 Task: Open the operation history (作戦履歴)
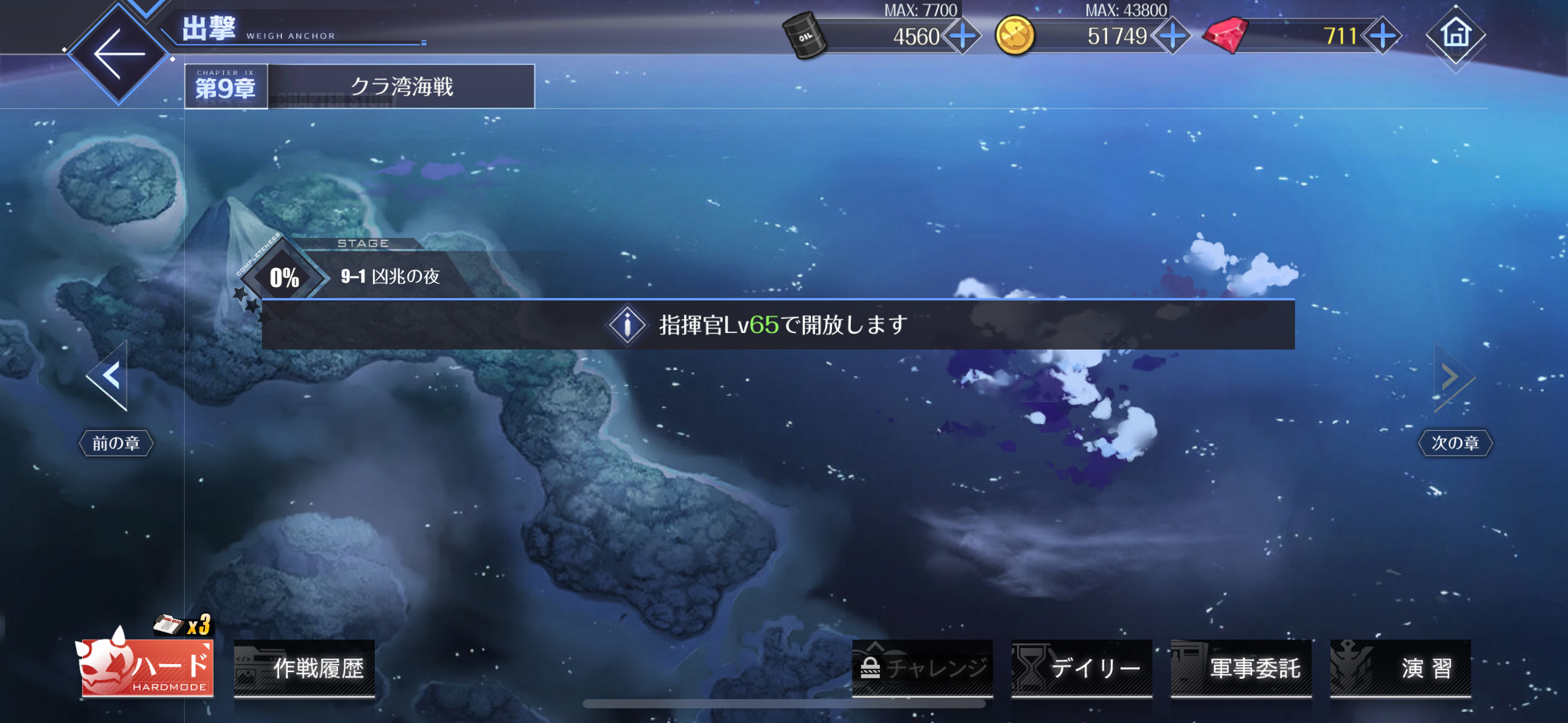pos(305,668)
